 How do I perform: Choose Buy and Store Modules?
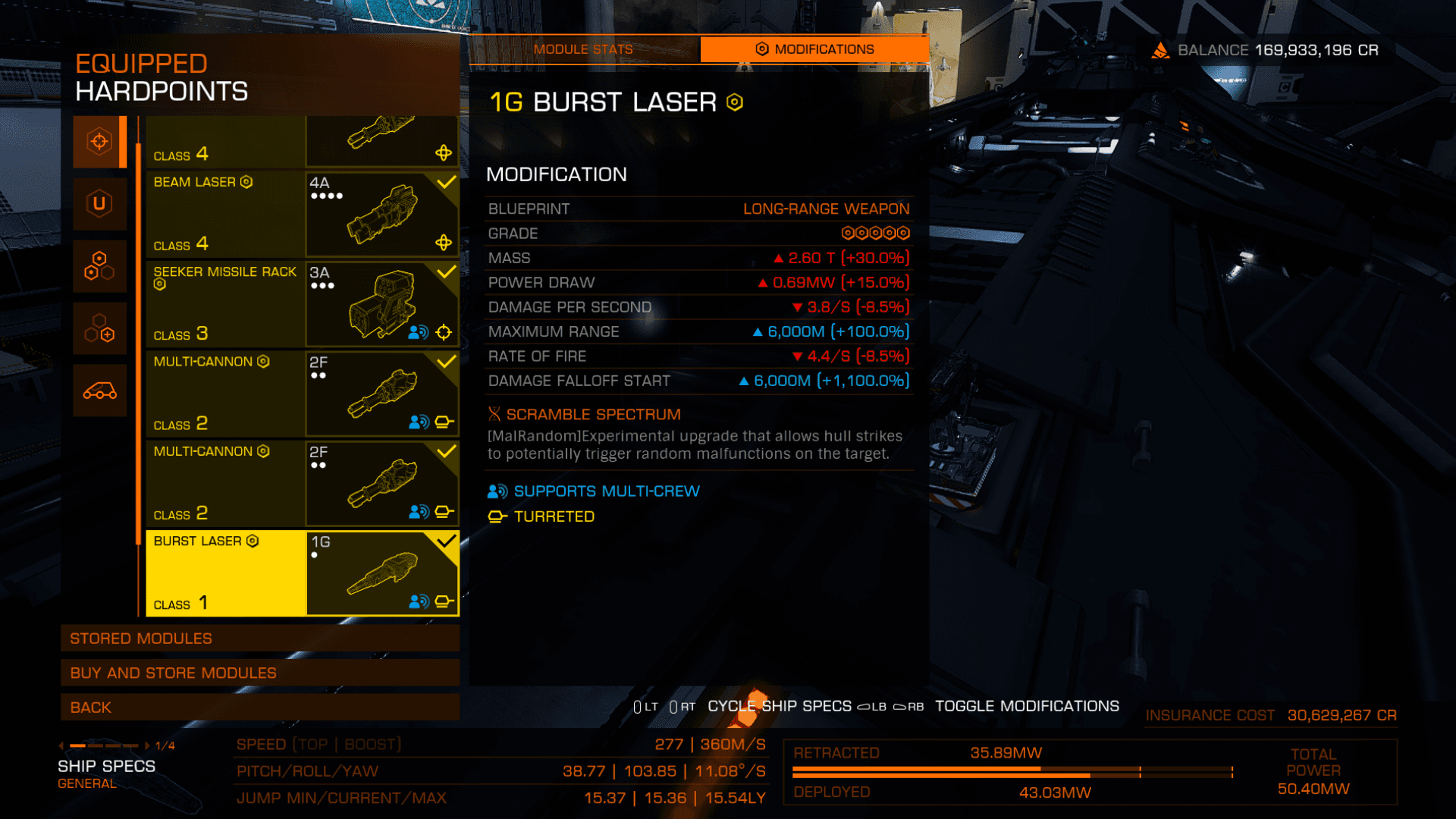click(x=259, y=673)
